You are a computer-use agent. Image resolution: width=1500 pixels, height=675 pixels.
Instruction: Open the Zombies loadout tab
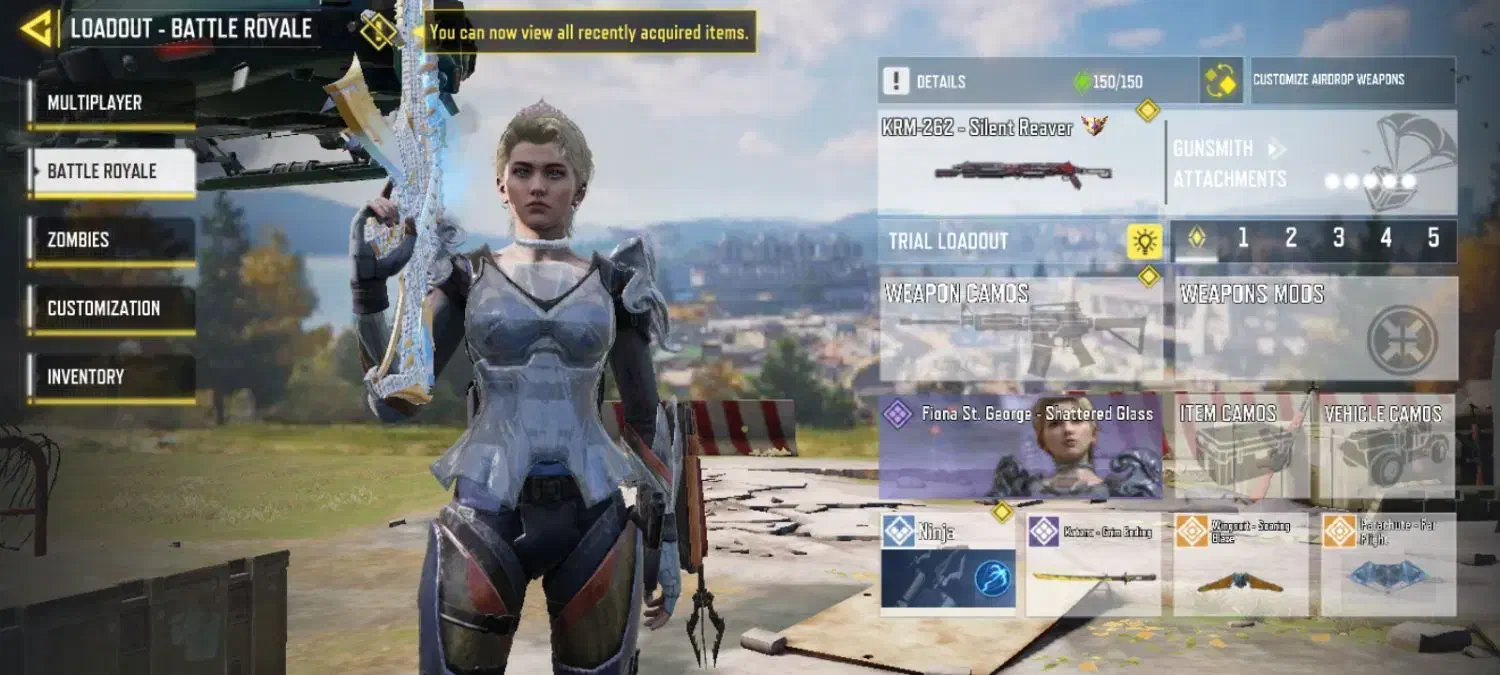coord(110,240)
